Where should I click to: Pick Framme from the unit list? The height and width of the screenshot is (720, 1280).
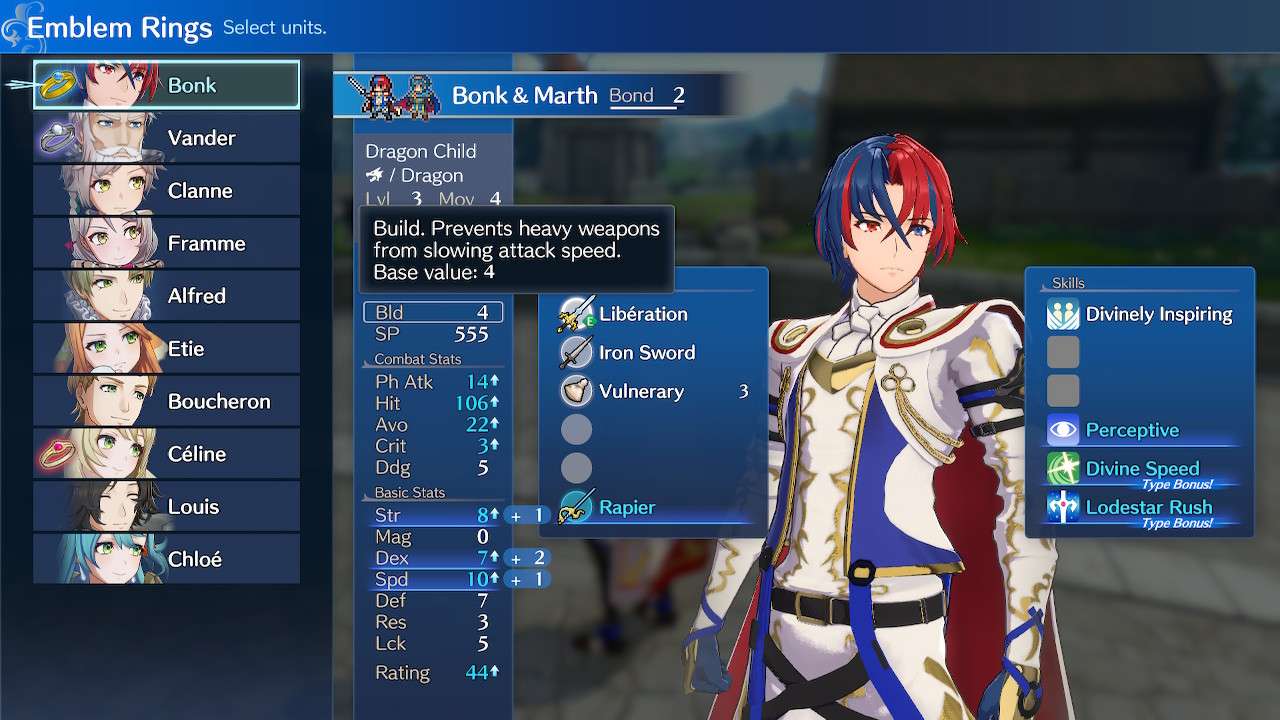(x=167, y=243)
